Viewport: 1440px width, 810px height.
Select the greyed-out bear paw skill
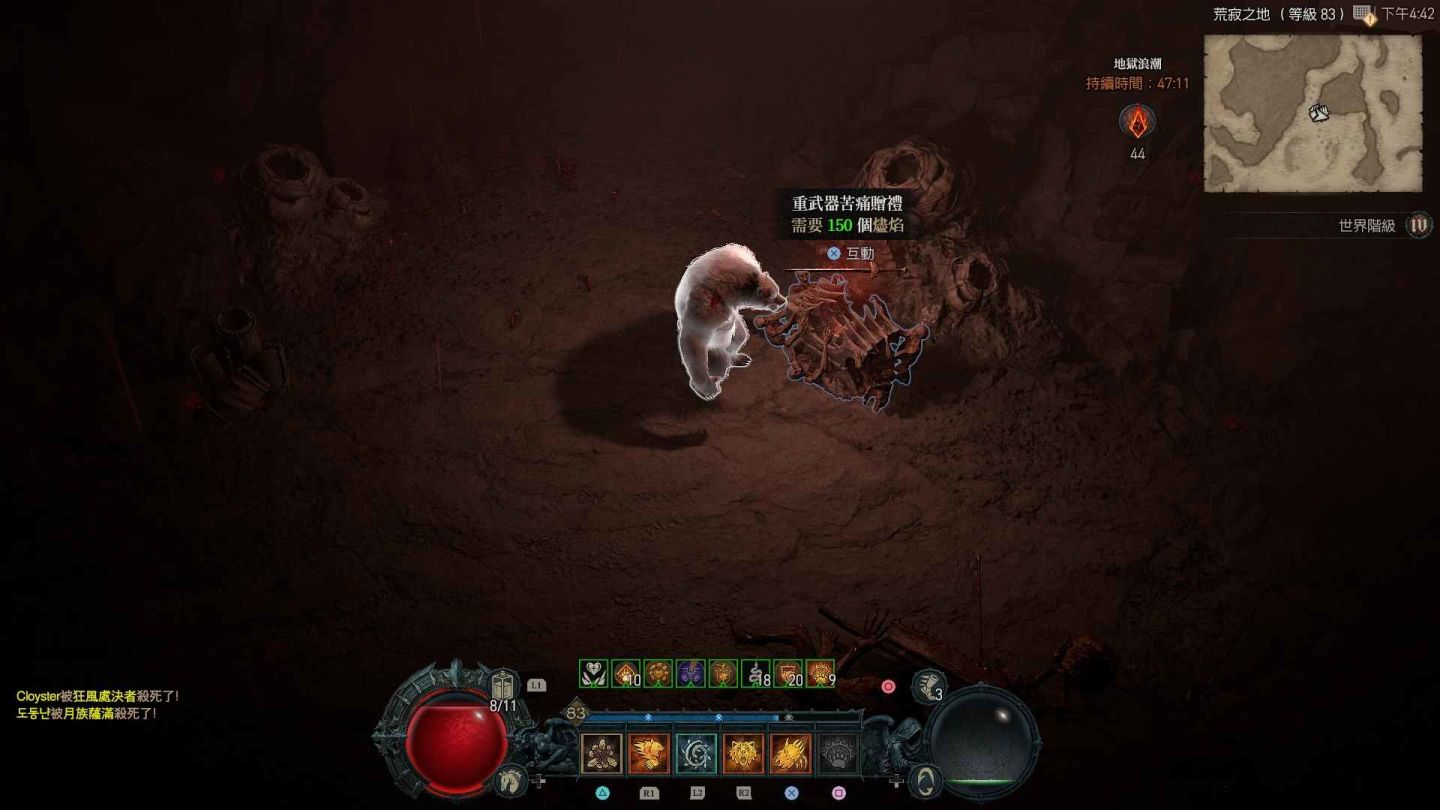(838, 753)
